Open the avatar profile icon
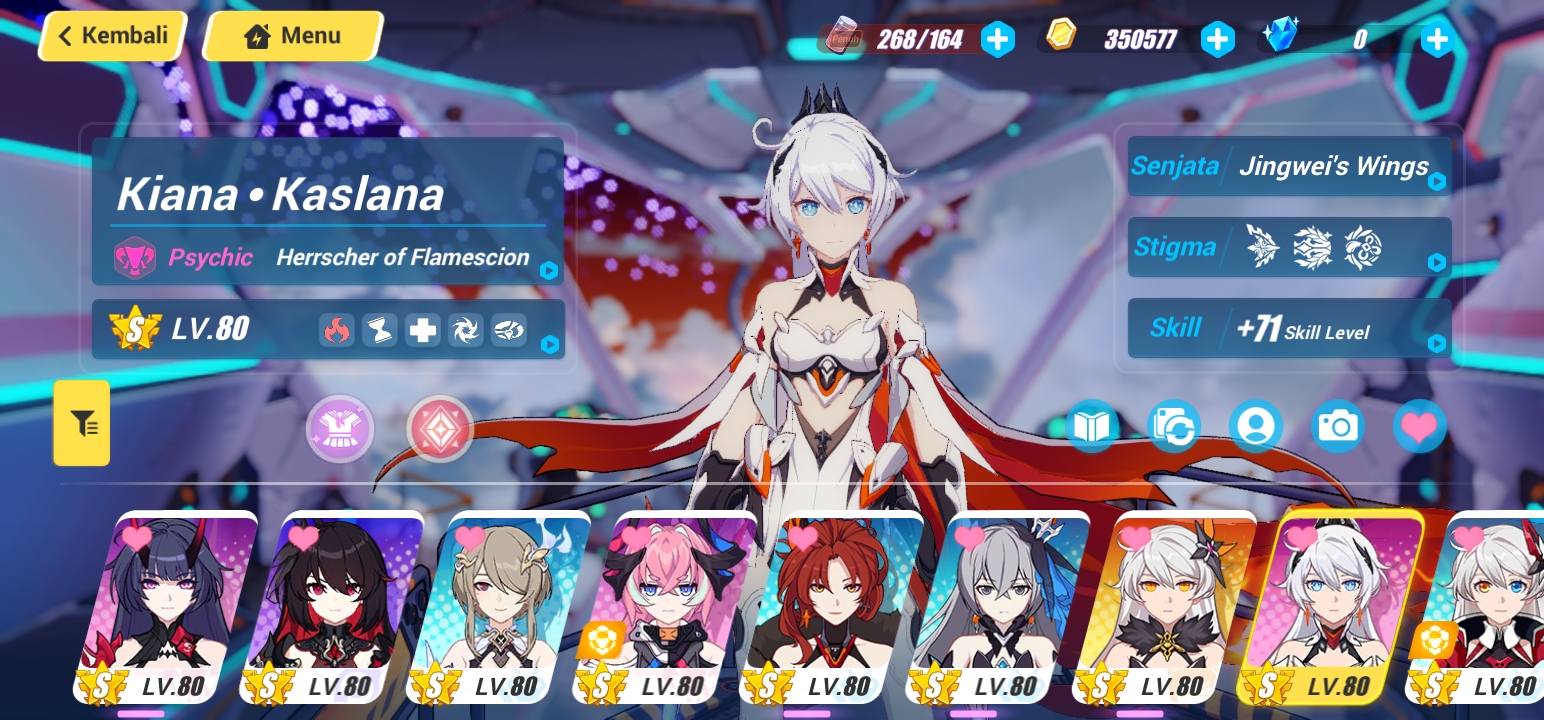This screenshot has height=720, width=1544. 1256,426
